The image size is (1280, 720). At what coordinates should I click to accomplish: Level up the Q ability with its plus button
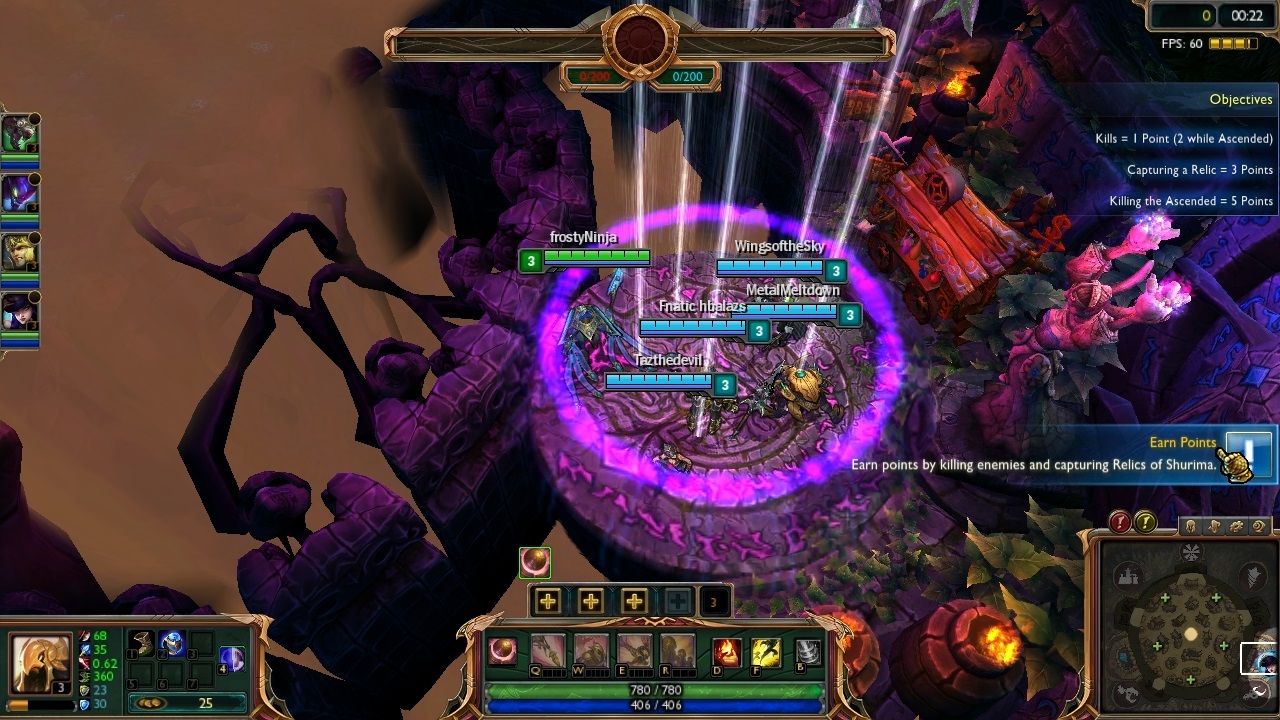tap(547, 601)
